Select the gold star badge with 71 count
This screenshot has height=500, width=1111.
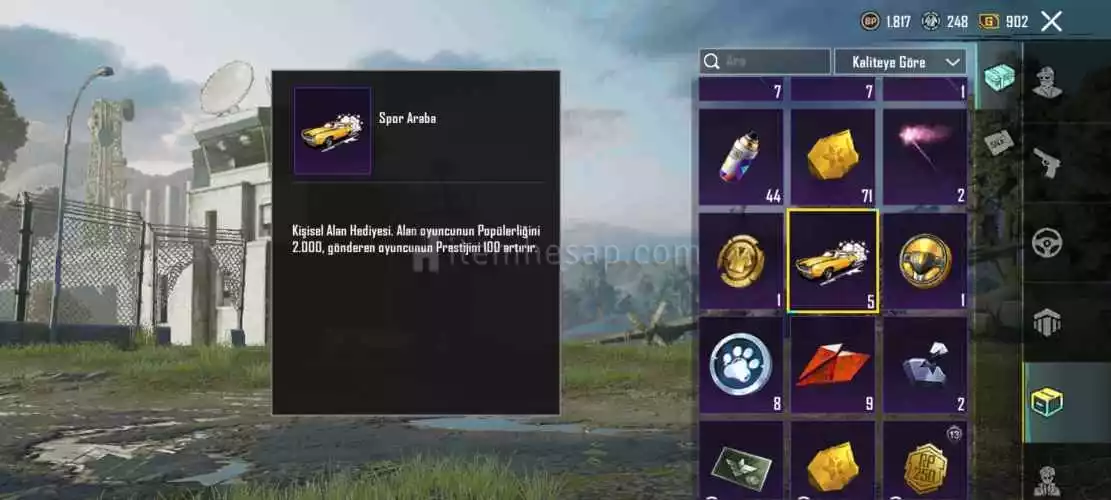(833, 157)
